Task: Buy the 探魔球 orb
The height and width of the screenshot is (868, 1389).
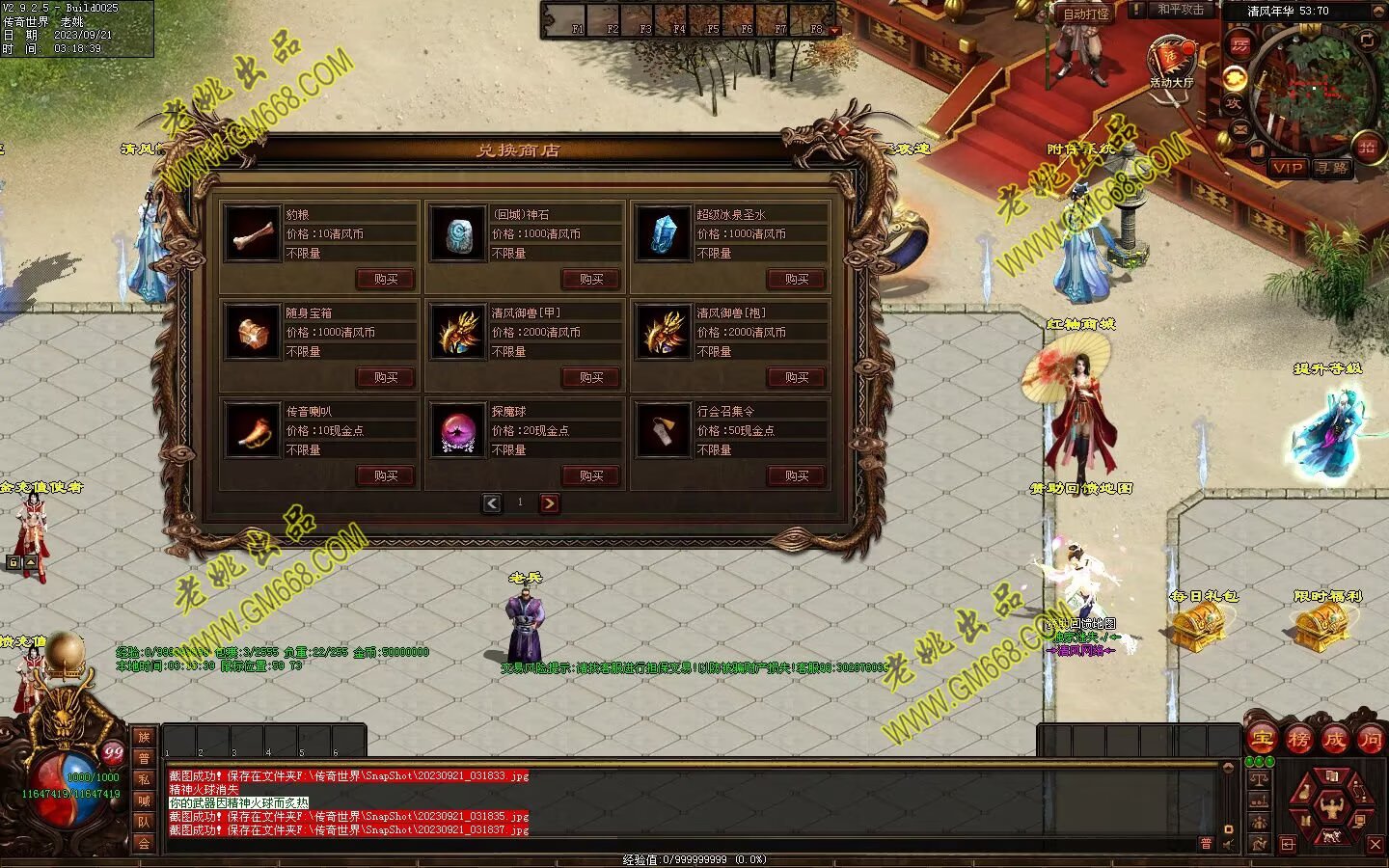Action: tap(591, 475)
